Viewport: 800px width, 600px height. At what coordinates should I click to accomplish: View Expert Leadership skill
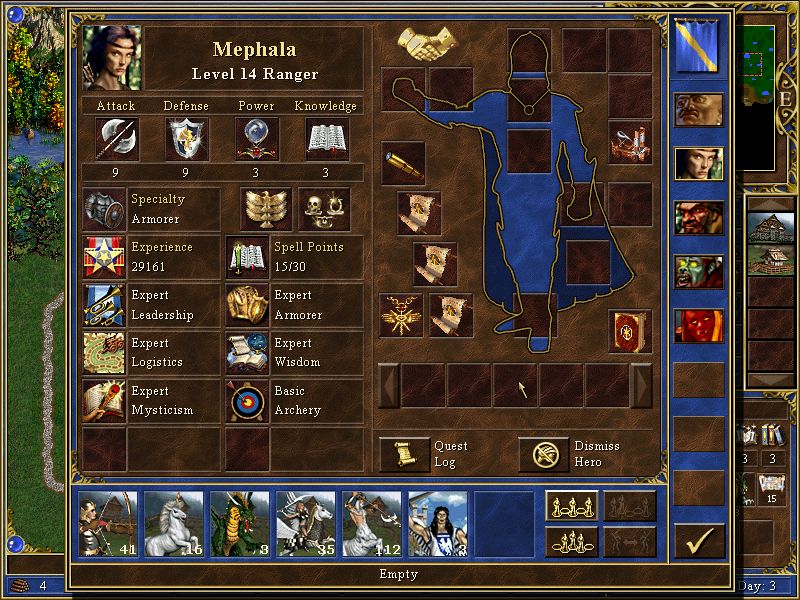(x=104, y=305)
